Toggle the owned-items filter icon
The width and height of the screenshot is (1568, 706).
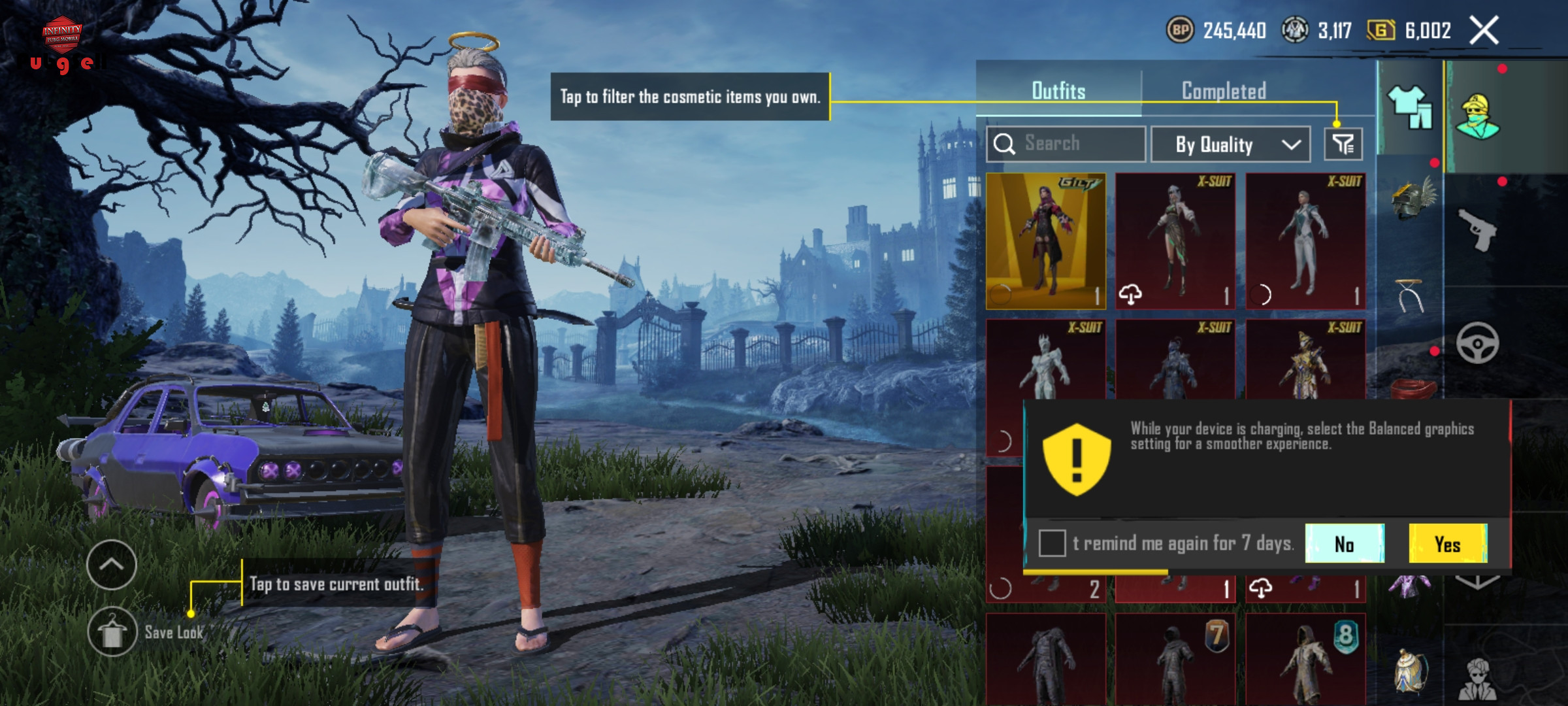click(1343, 144)
